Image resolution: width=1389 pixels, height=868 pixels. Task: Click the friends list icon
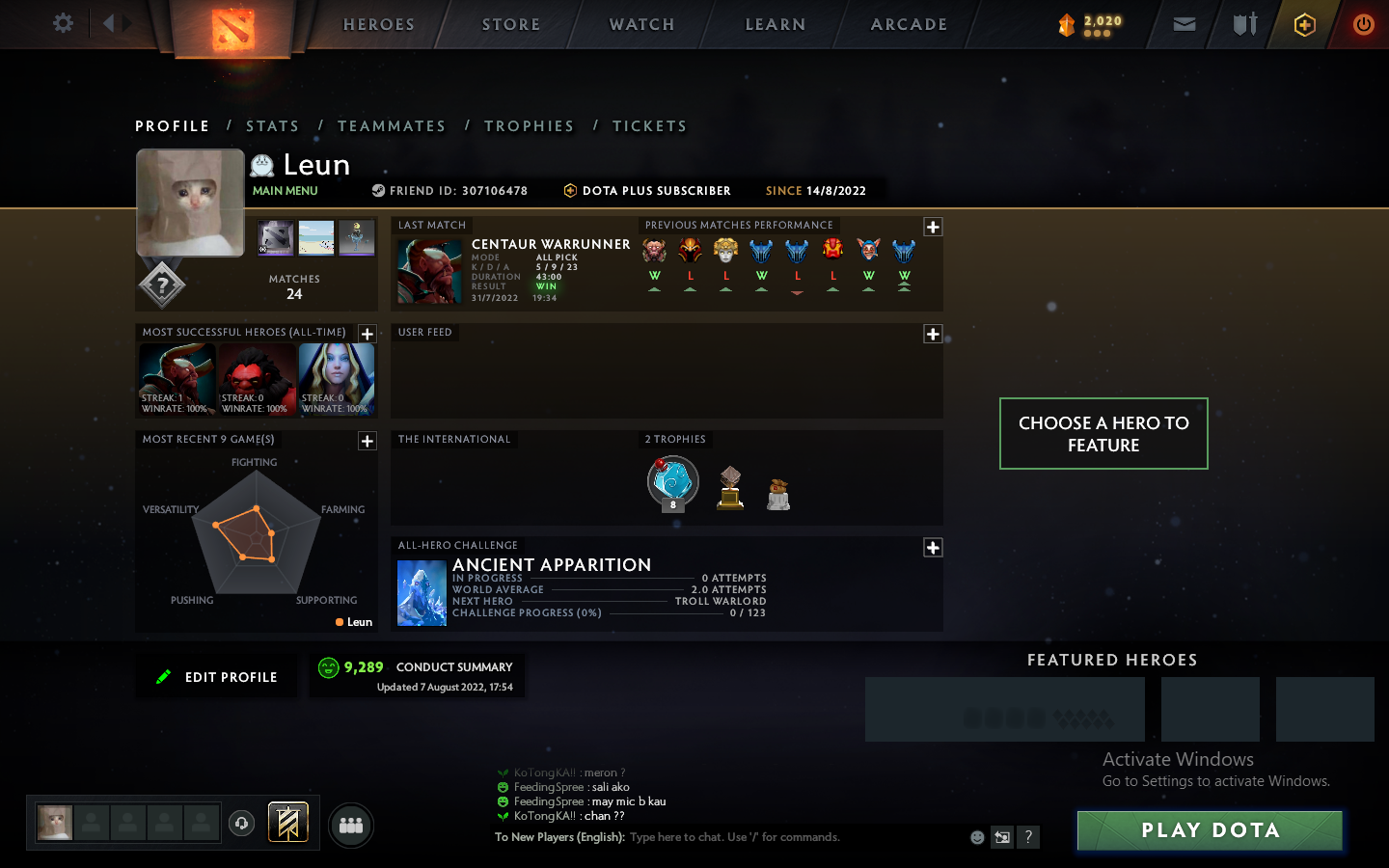pyautogui.click(x=351, y=825)
